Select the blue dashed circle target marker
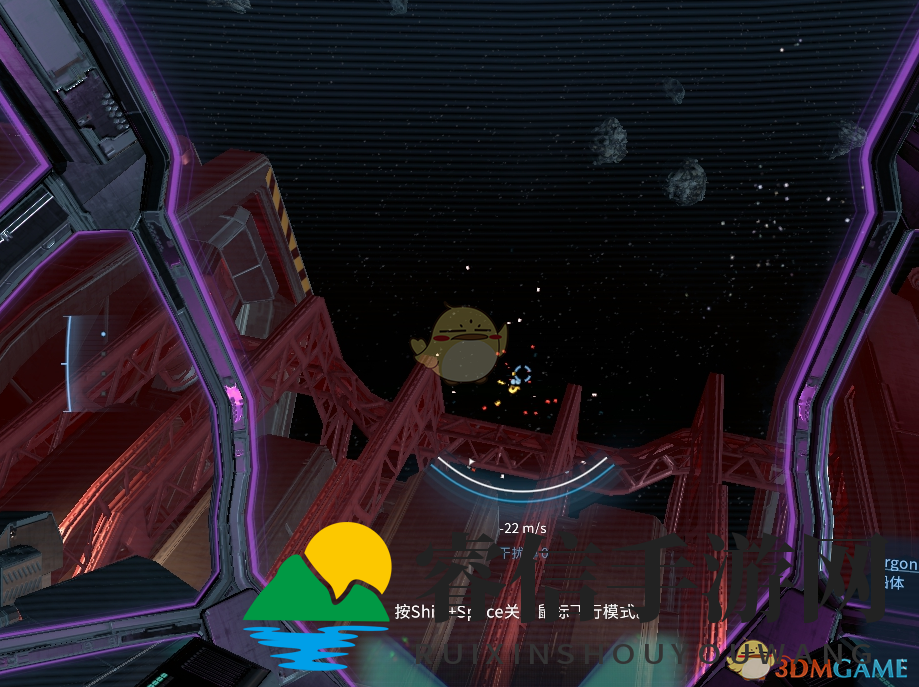This screenshot has width=919, height=687. 521,375
